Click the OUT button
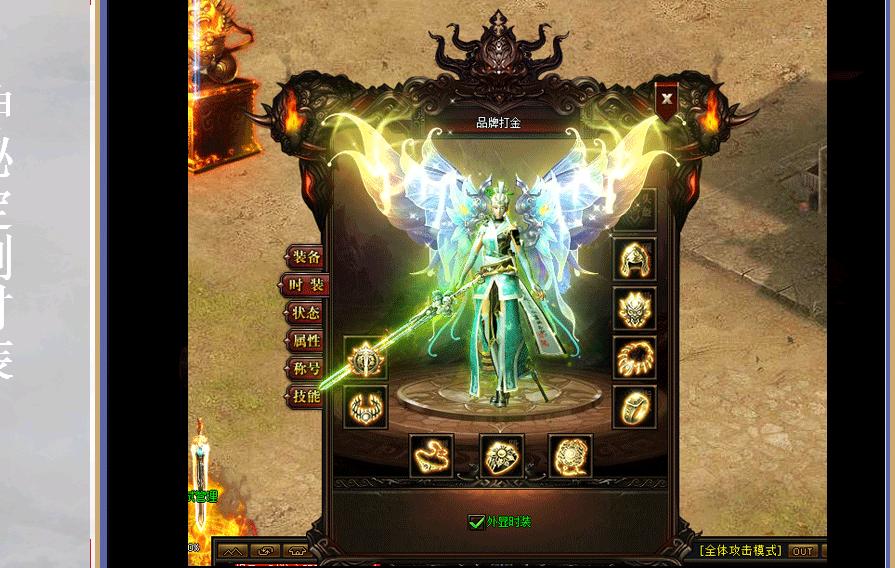This screenshot has width=895, height=568. pyautogui.click(x=802, y=551)
